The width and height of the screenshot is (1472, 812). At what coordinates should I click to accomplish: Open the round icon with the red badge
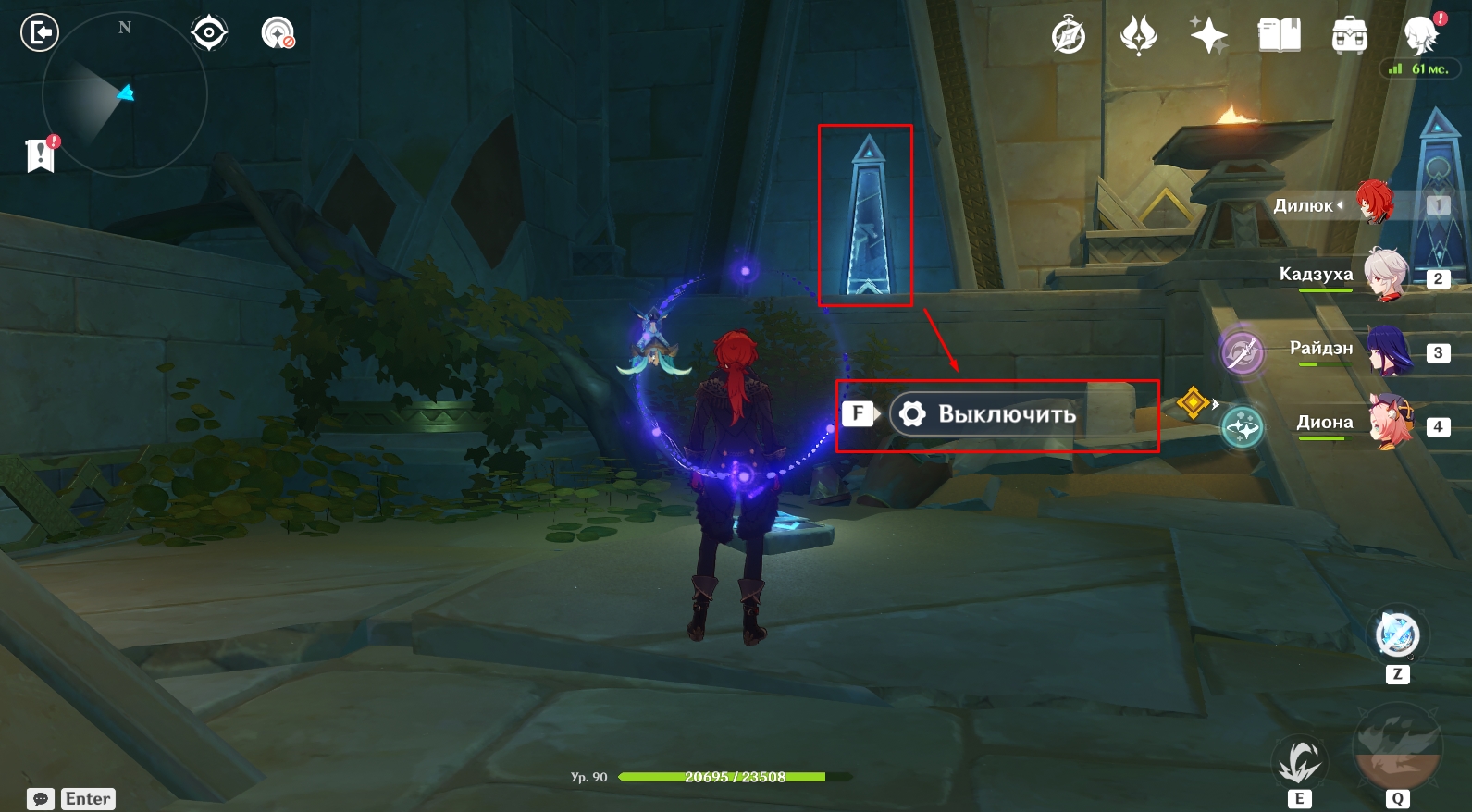click(x=278, y=33)
